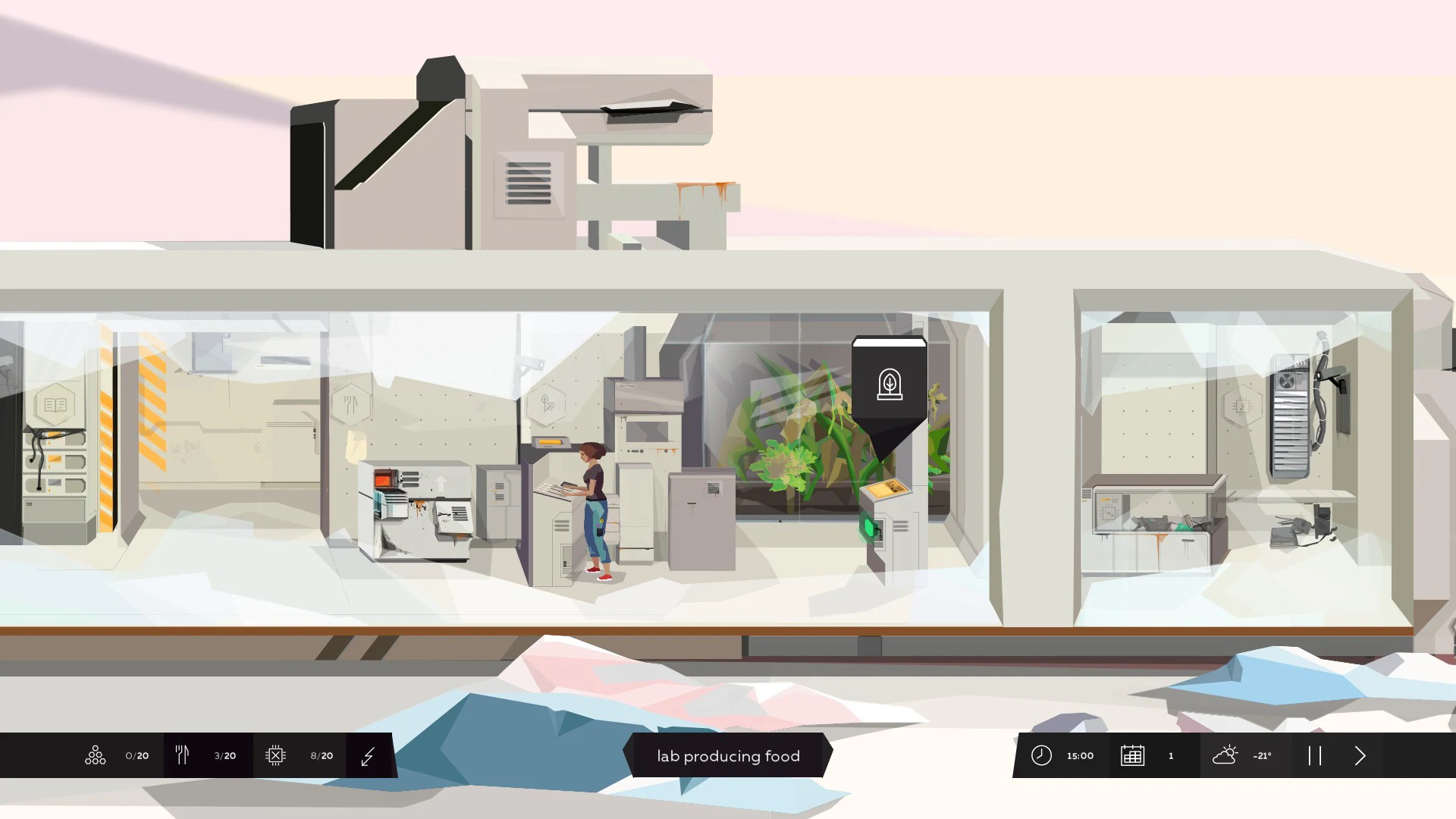Click the energy lightning bolt icon
Screen dimensions: 1456x819
pyautogui.click(x=369, y=755)
